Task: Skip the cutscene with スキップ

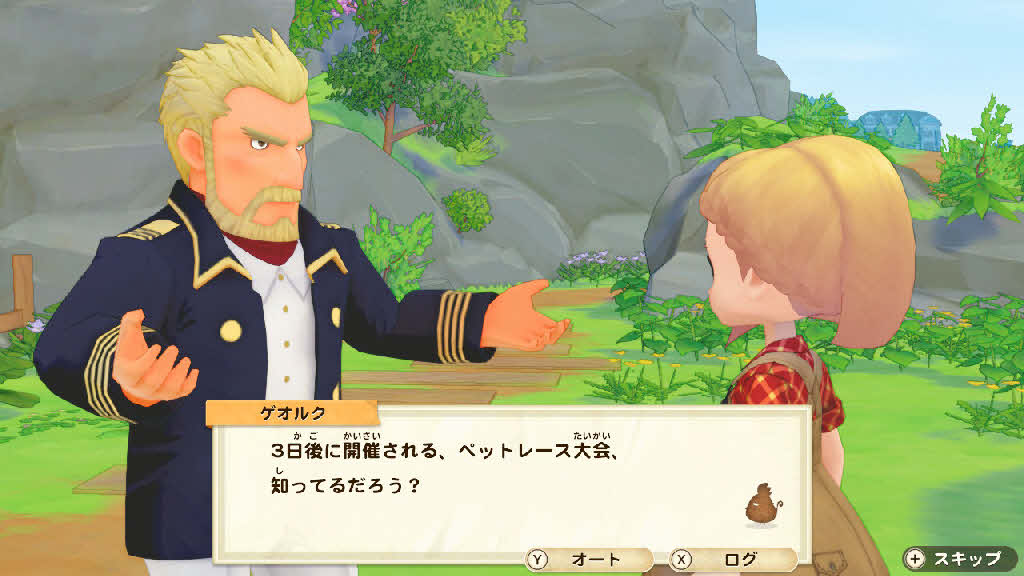Action: pos(959,558)
